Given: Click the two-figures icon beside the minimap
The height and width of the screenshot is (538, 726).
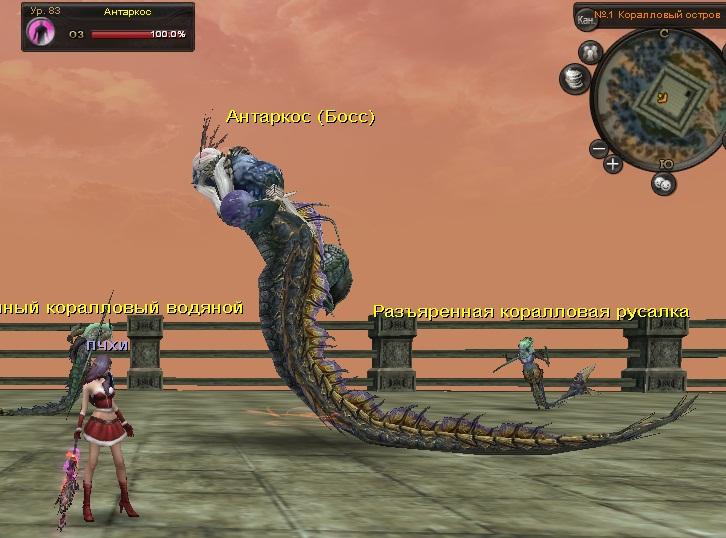Looking at the screenshot, I should point(589,51).
